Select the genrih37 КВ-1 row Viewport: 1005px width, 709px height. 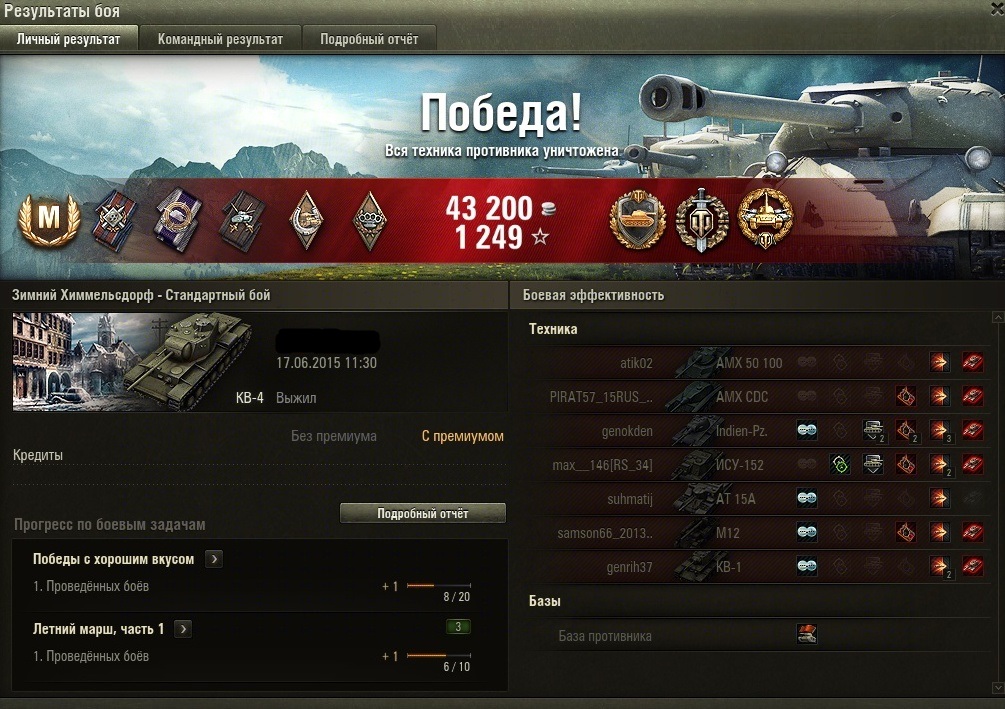[x=640, y=567]
